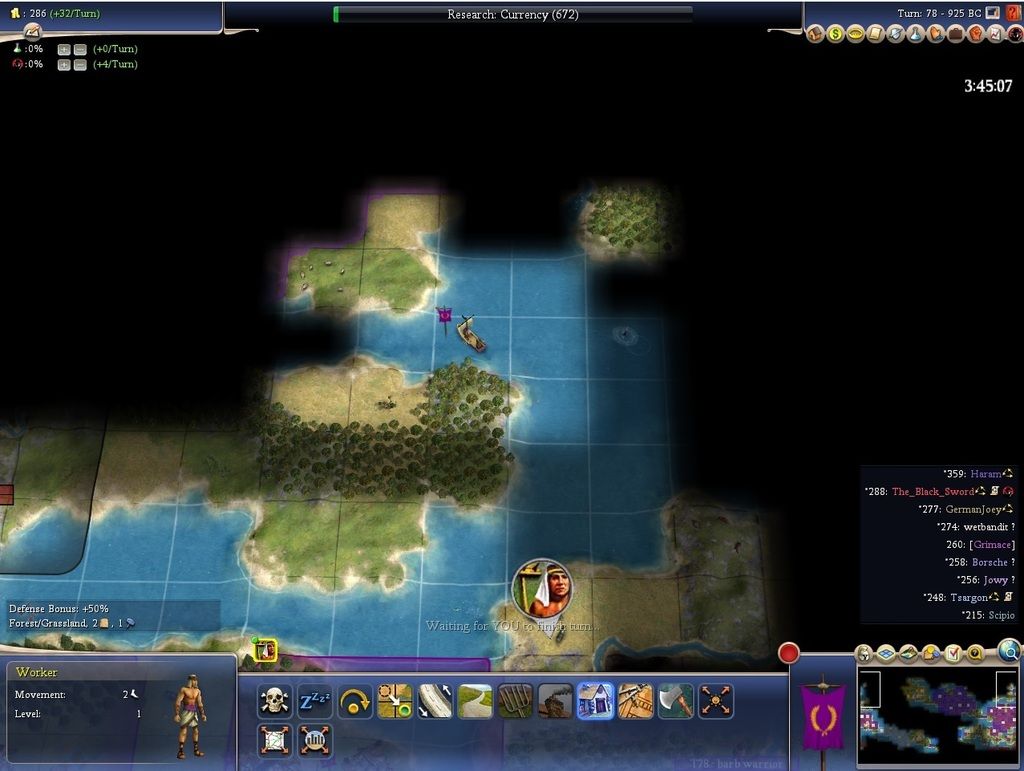Select the highlighted cottage build action
The height and width of the screenshot is (771, 1024).
595,701
